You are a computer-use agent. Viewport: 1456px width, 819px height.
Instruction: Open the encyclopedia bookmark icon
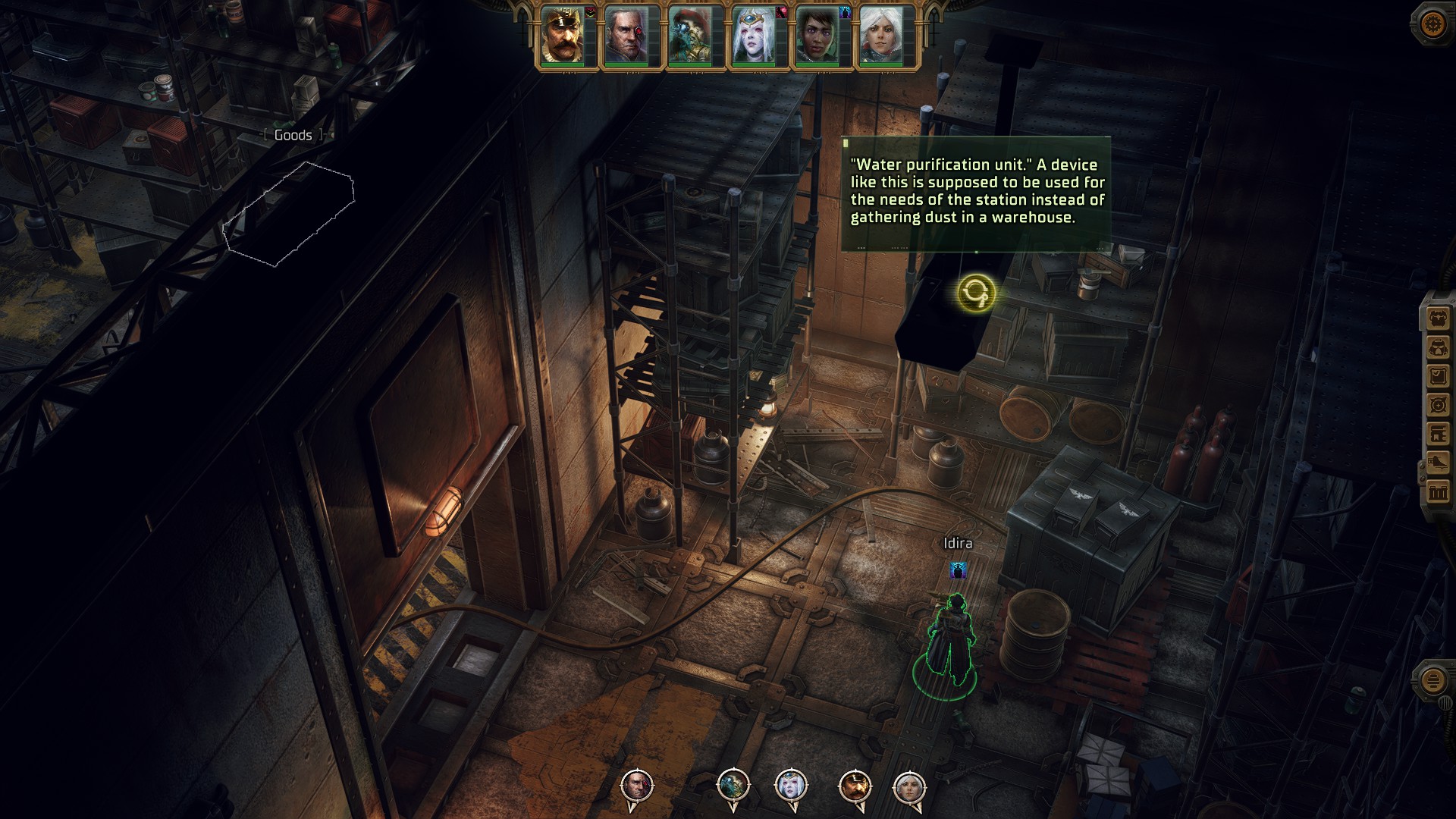1438,435
